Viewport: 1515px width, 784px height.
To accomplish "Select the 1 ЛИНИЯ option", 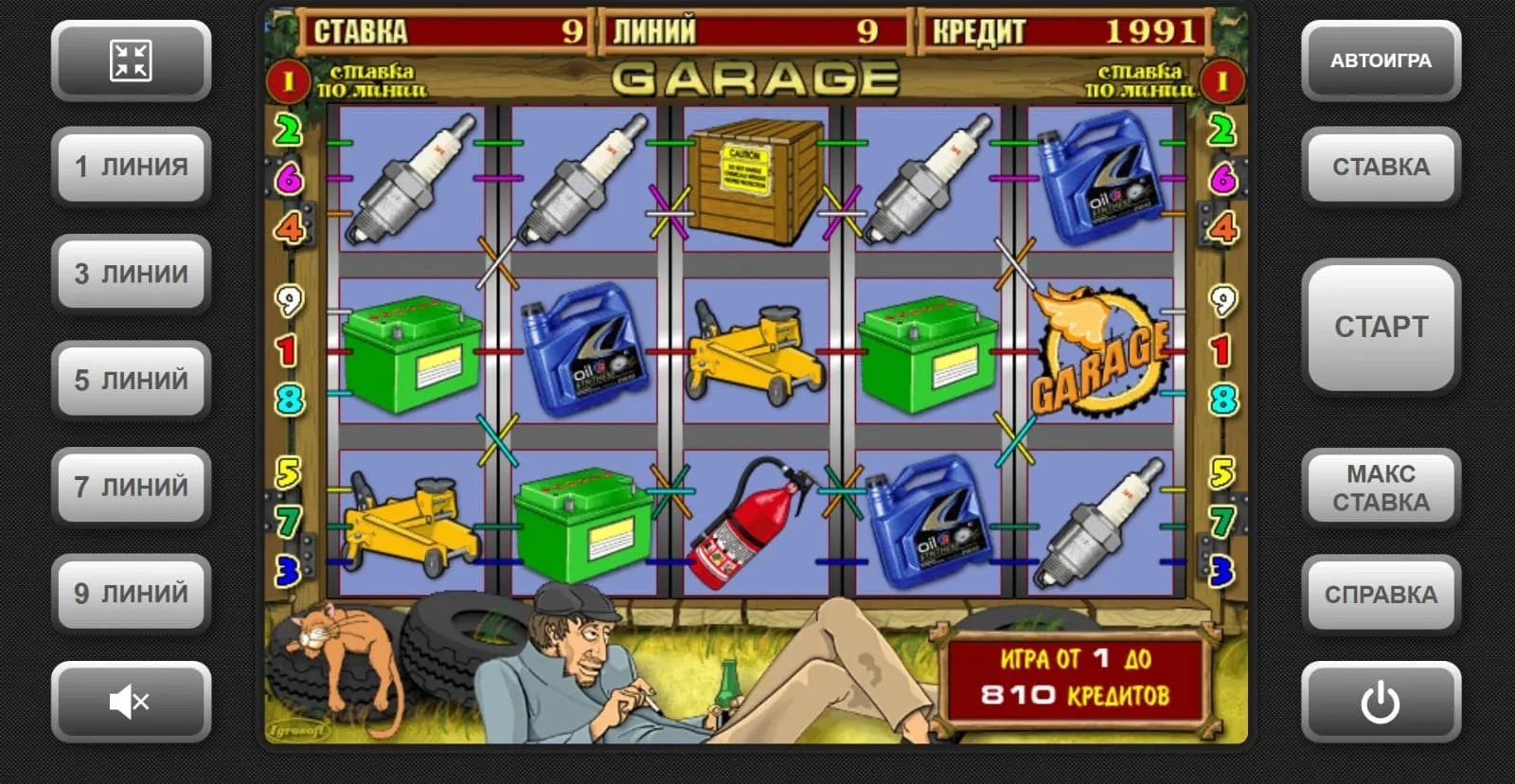I will 132,167.
